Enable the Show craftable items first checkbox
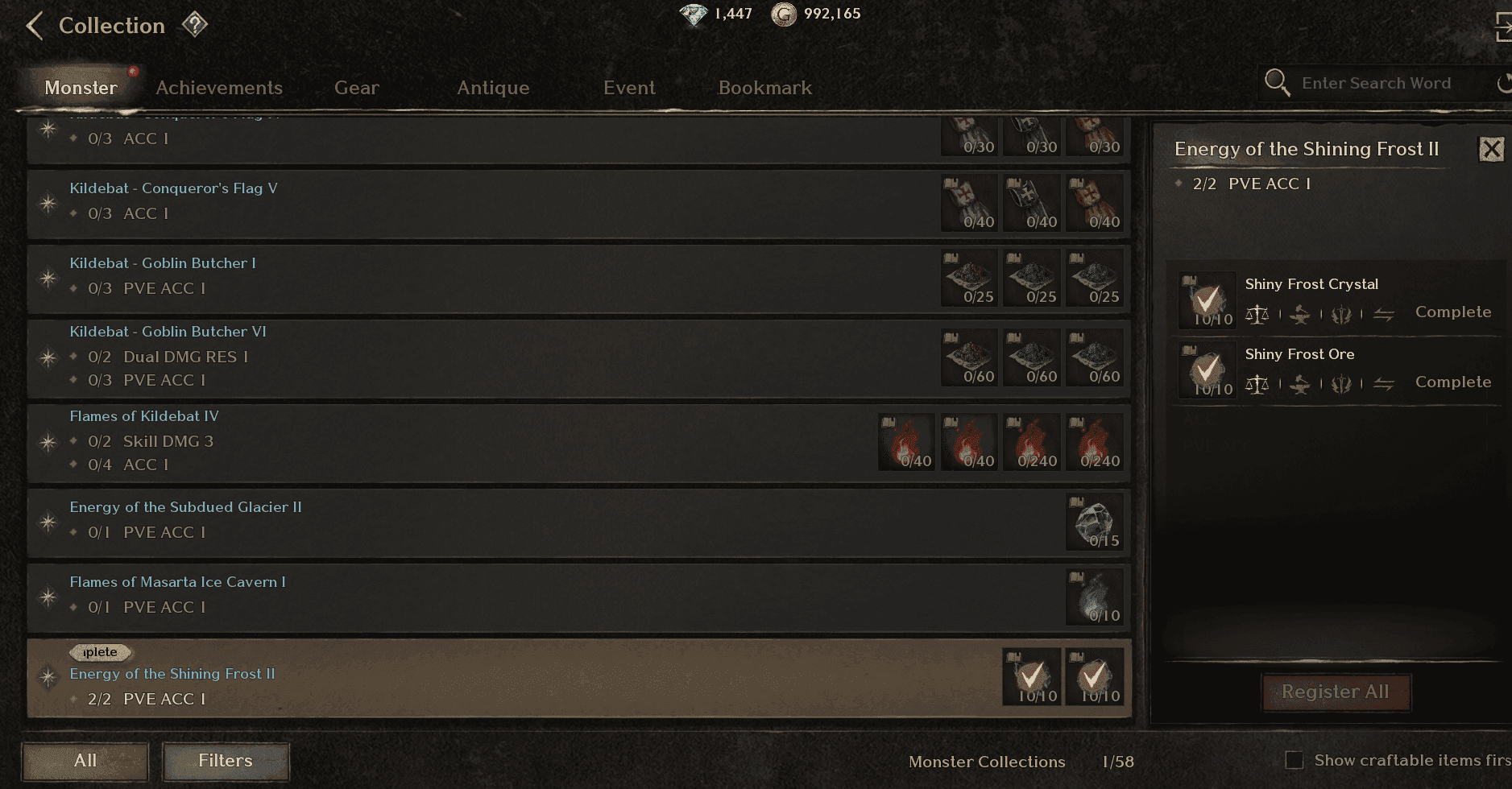 1294,760
